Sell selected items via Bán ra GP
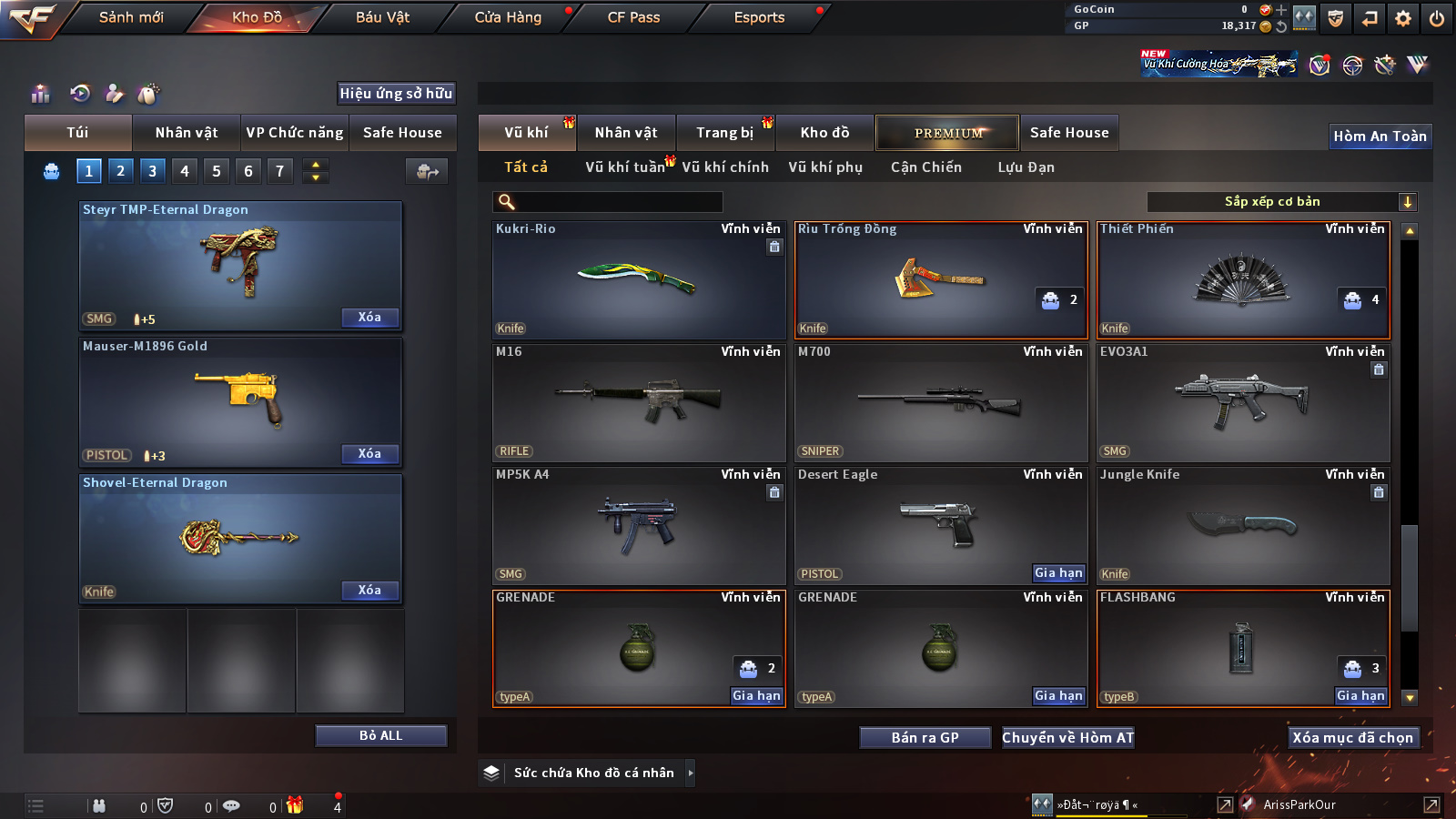Screen dimensions: 1456x819 [x=925, y=738]
